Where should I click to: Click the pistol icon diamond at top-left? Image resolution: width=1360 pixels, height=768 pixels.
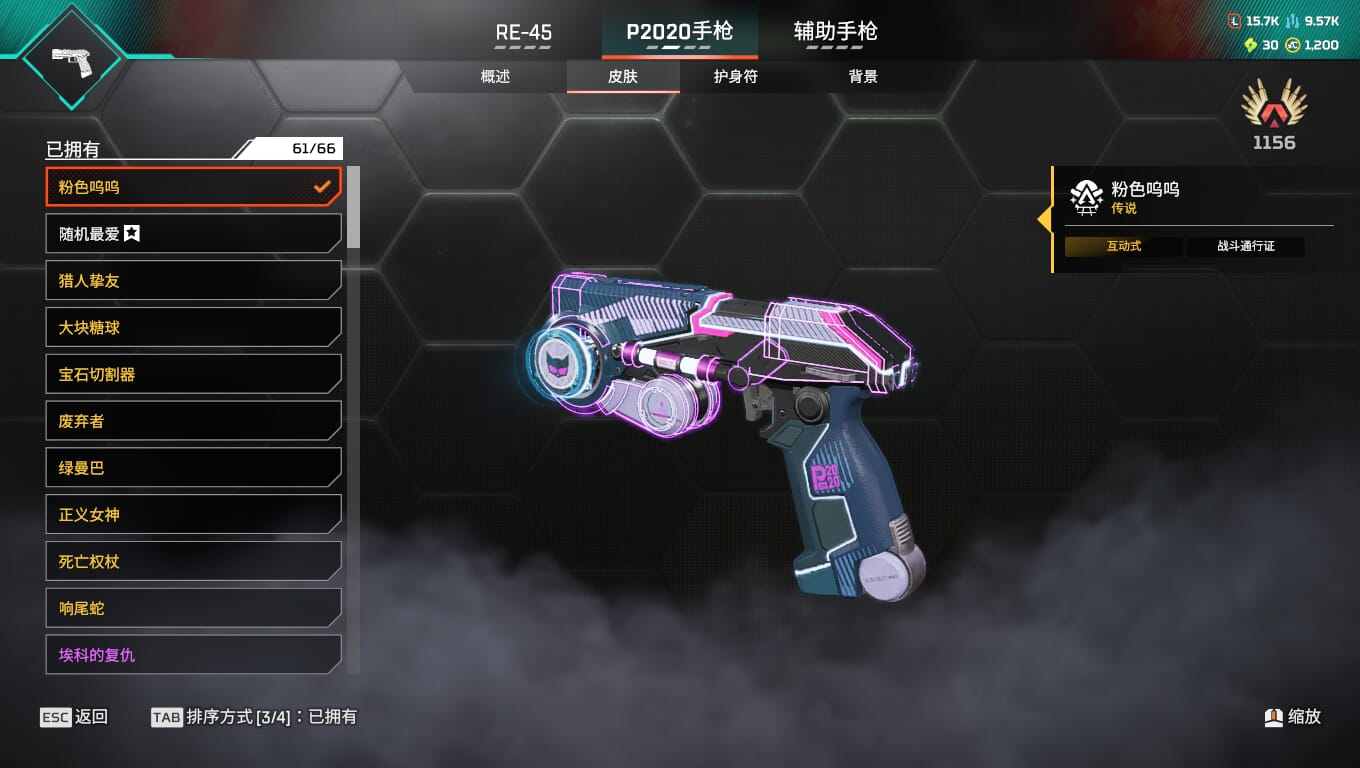(x=71, y=57)
